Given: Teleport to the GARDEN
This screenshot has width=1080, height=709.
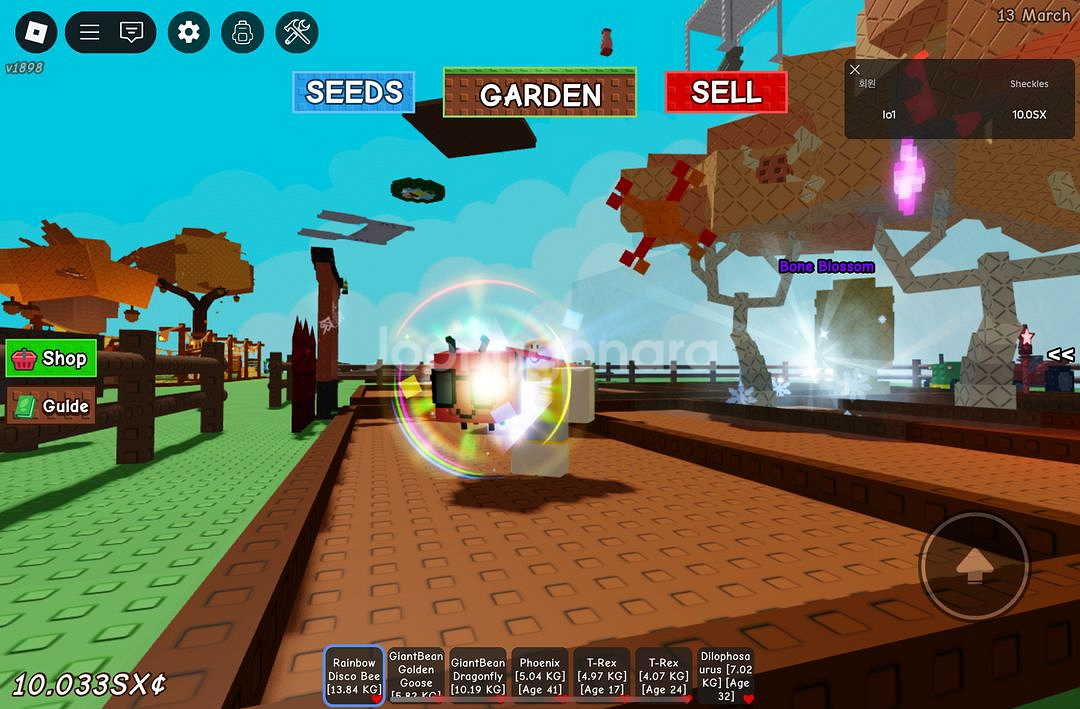Looking at the screenshot, I should pyautogui.click(x=540, y=94).
